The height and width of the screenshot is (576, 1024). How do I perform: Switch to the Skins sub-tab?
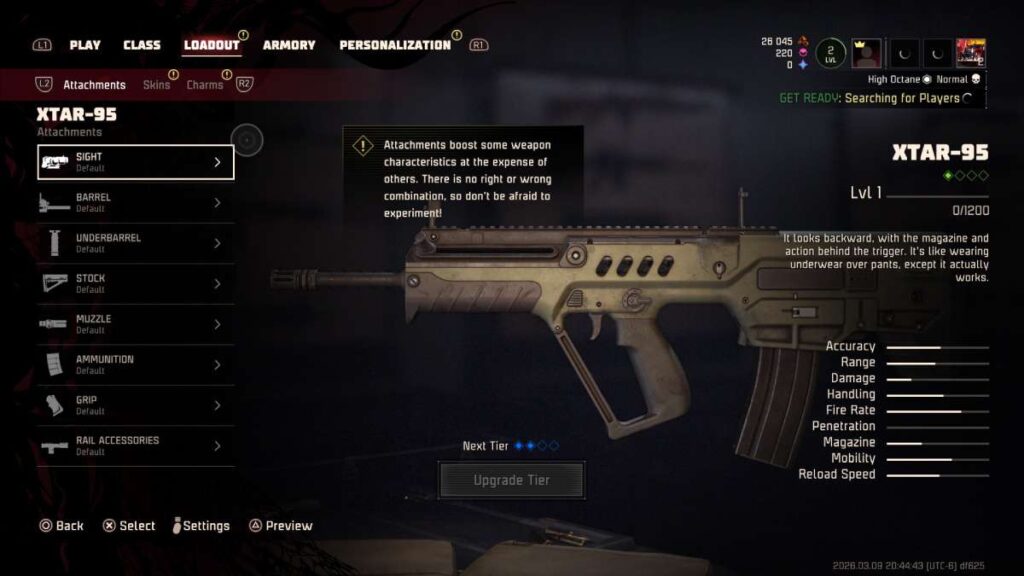[x=156, y=85]
